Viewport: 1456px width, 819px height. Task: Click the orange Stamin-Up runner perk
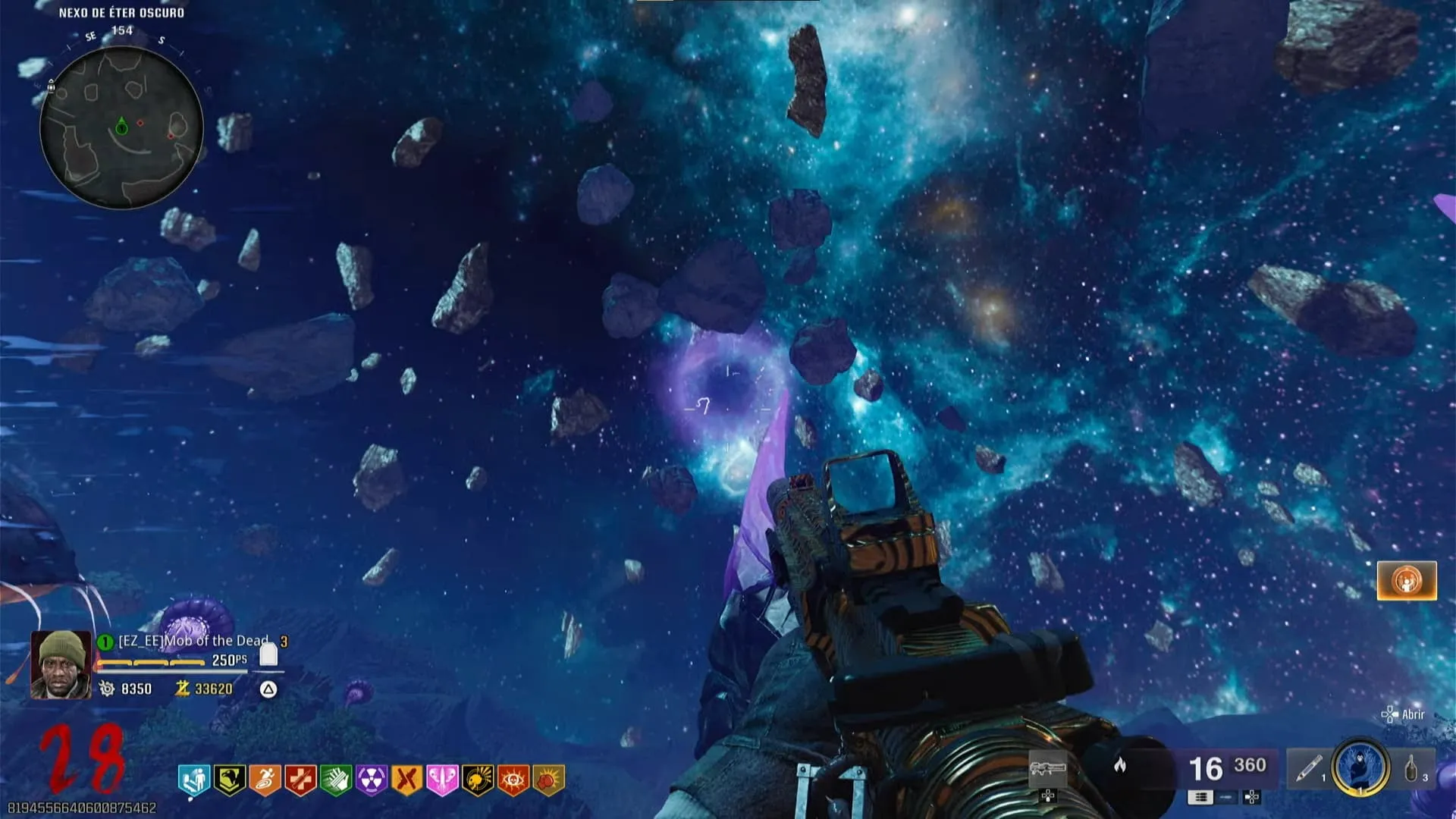tap(265, 780)
